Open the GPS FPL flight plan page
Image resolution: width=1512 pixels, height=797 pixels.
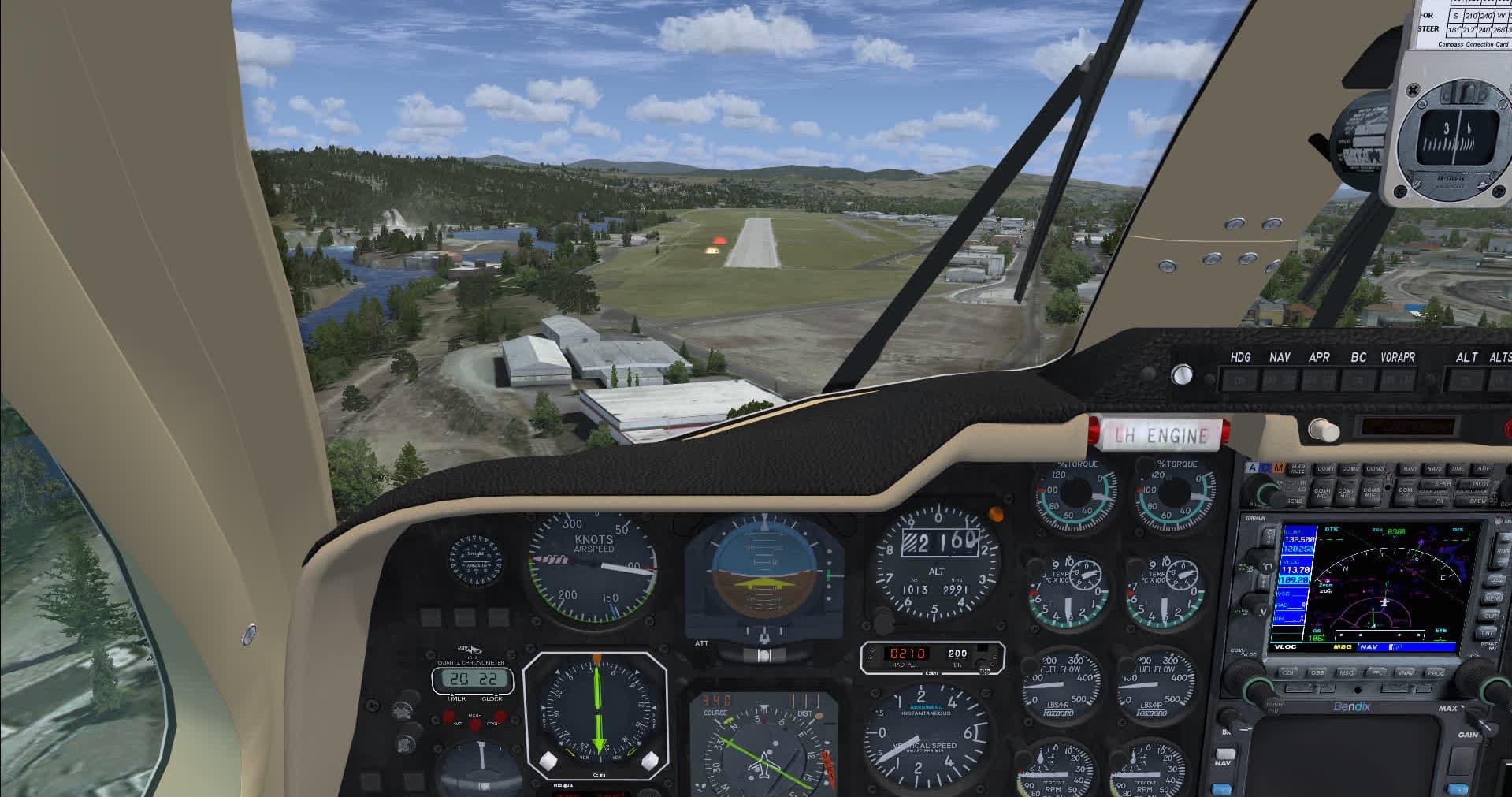pyautogui.click(x=1377, y=672)
